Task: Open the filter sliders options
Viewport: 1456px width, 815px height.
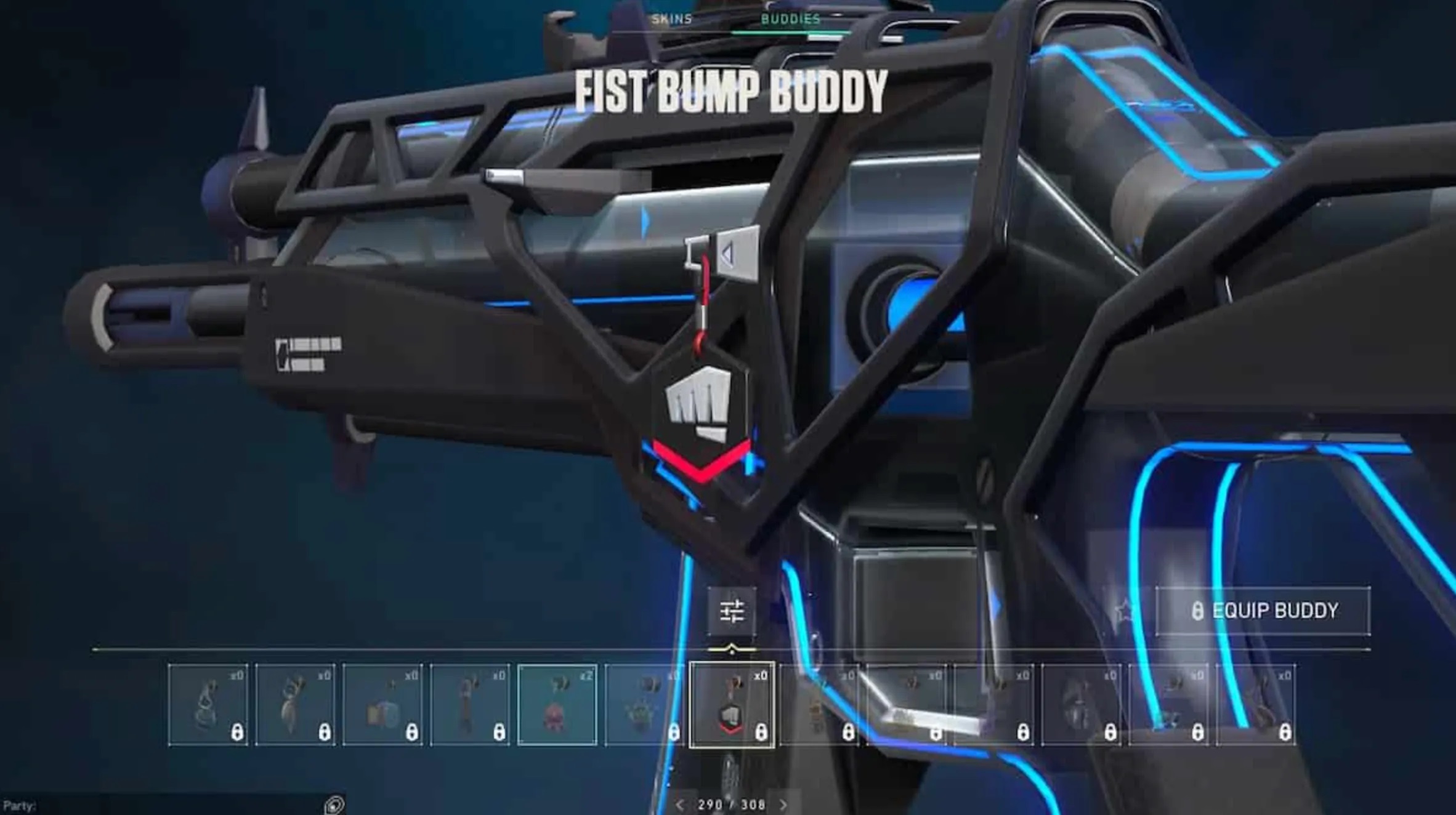Action: tap(732, 611)
